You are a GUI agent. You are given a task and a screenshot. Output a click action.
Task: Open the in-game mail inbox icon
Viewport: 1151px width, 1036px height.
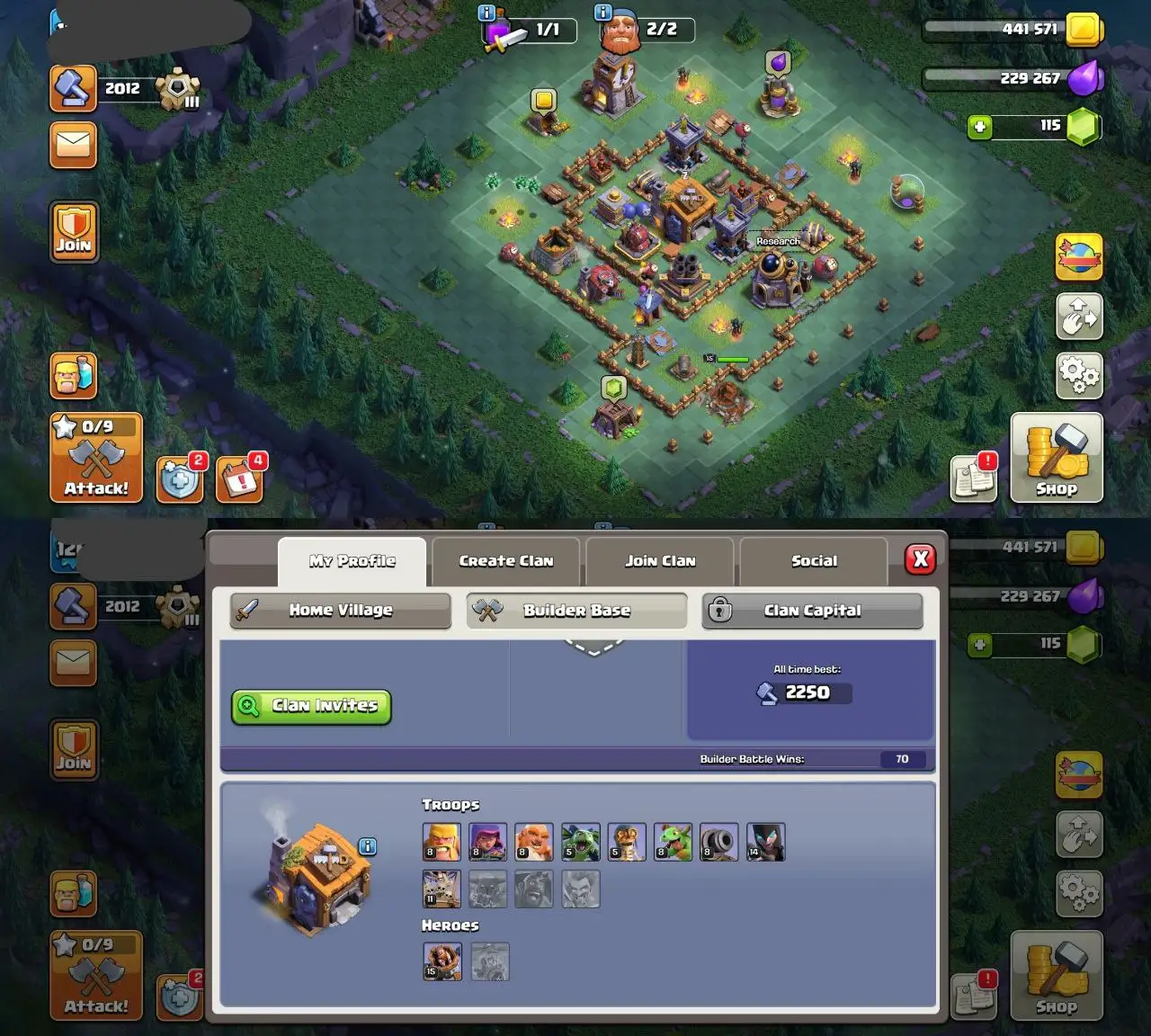coord(73,145)
